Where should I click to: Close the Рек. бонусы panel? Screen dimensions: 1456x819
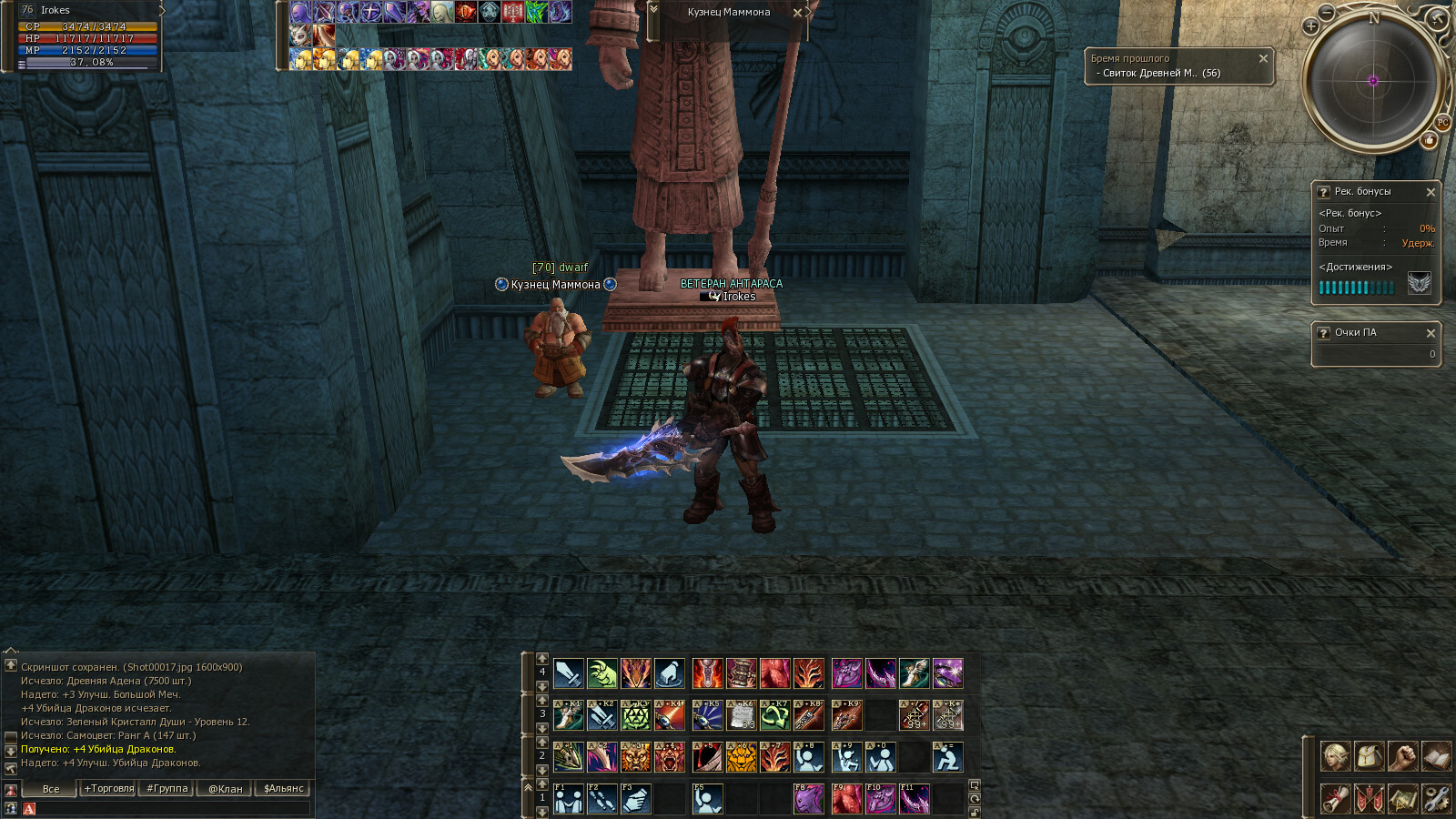click(x=1431, y=192)
